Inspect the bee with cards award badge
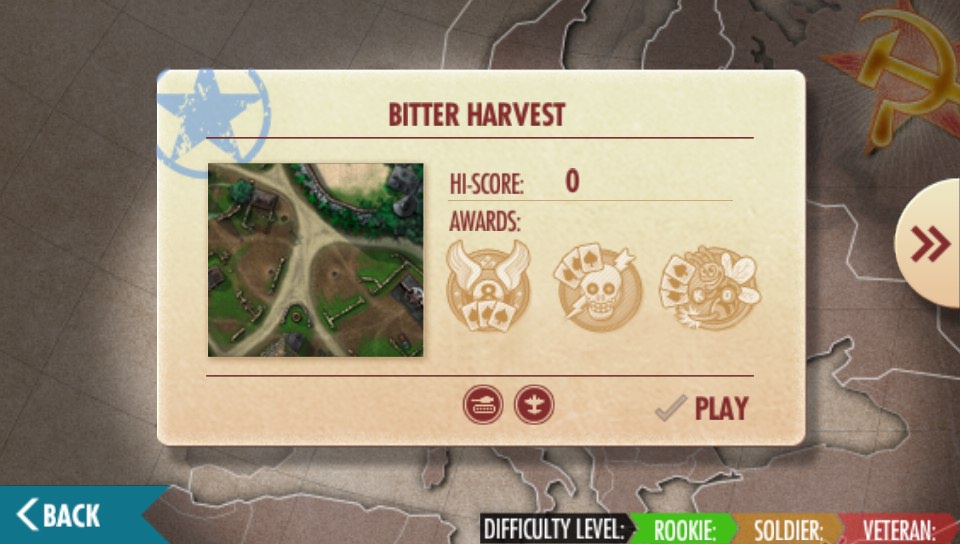The height and width of the screenshot is (544, 960). 710,286
